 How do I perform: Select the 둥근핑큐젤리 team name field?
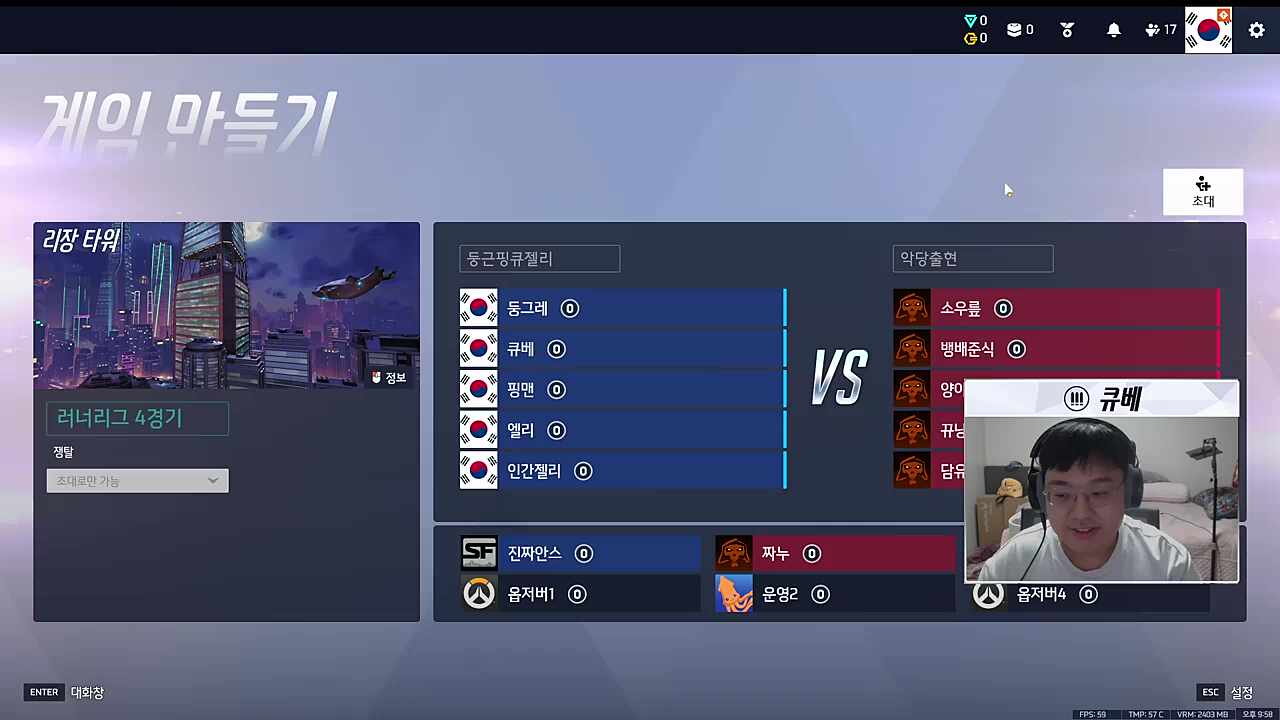pyautogui.click(x=538, y=258)
